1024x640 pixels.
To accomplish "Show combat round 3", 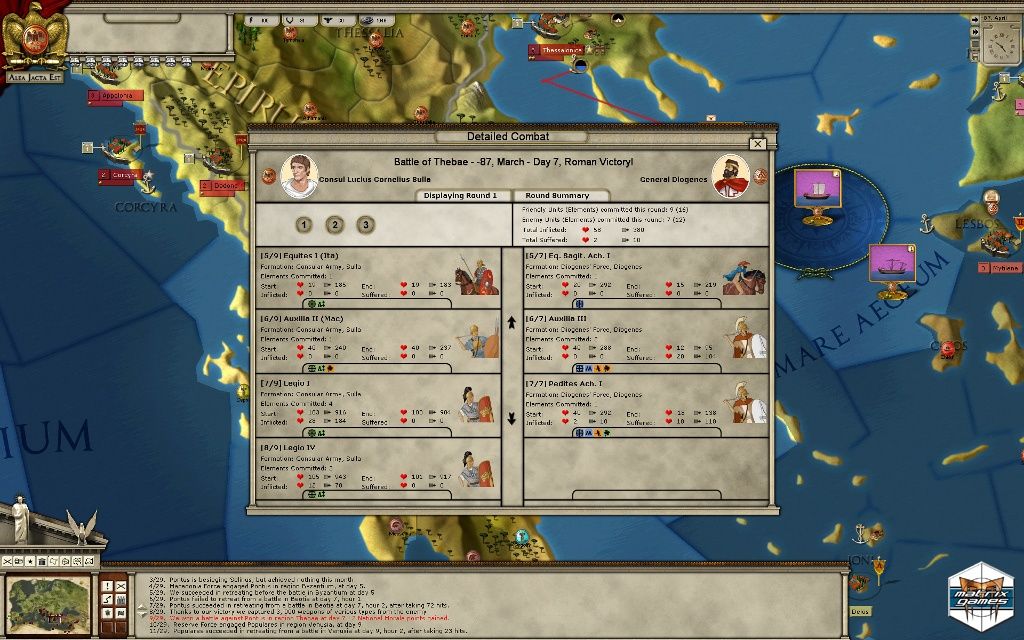I will pos(366,225).
